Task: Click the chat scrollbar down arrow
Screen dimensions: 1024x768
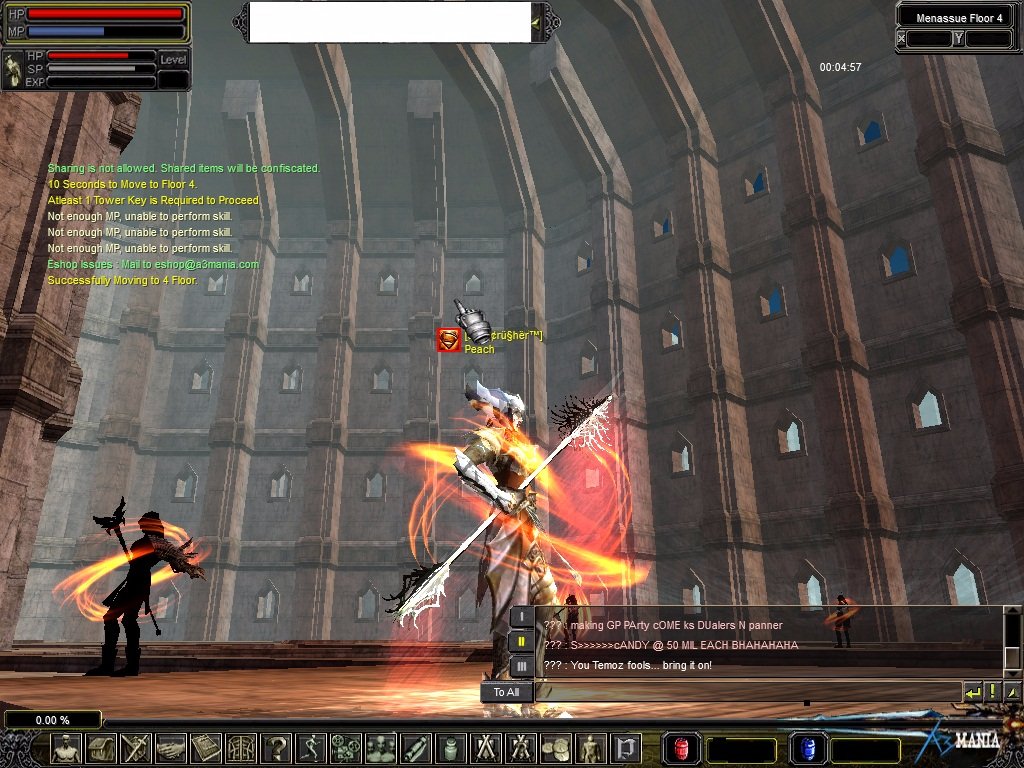Action: 1013,662
